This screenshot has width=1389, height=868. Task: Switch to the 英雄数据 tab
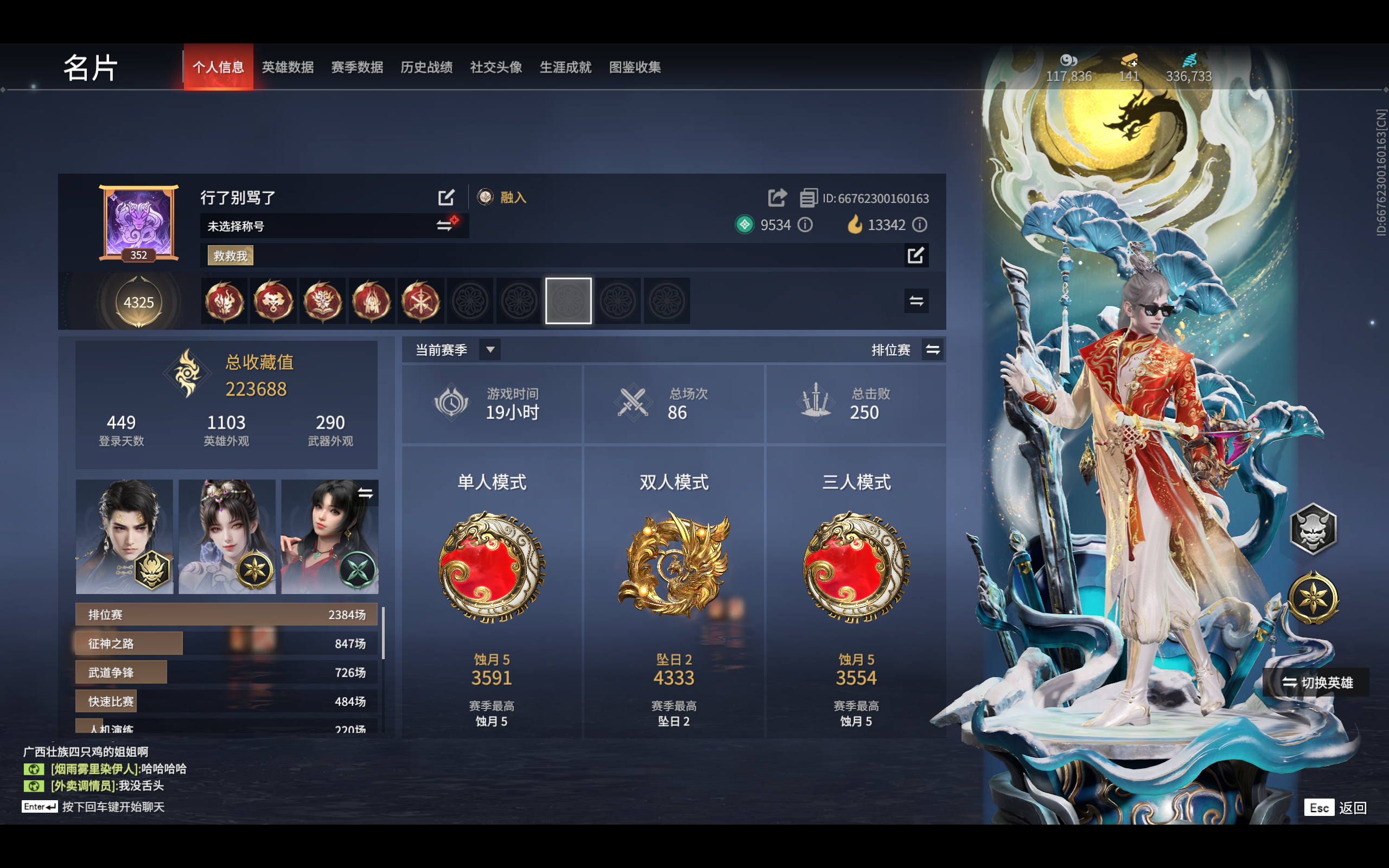288,67
